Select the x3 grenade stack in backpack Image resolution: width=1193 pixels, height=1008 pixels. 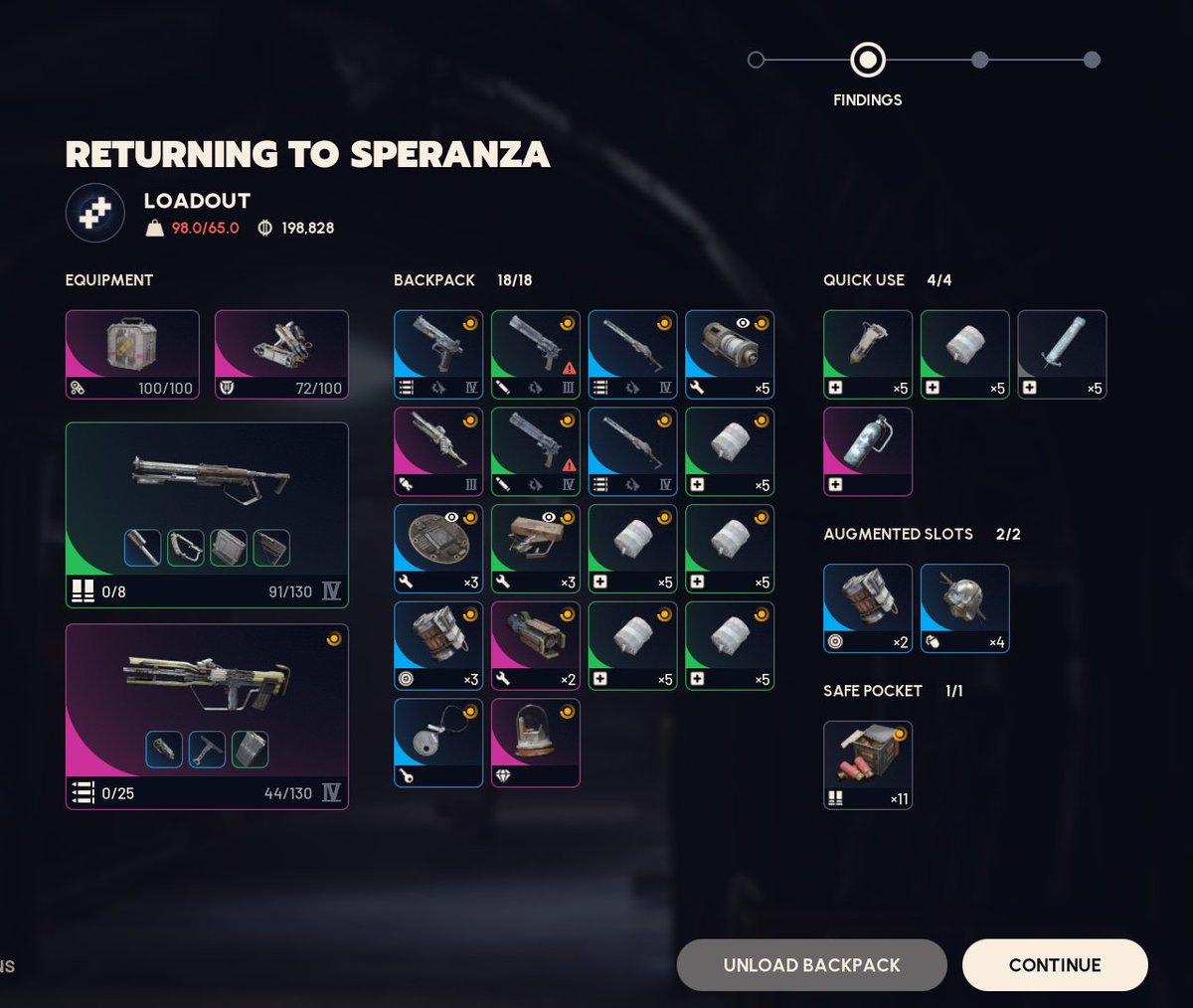[x=437, y=645]
